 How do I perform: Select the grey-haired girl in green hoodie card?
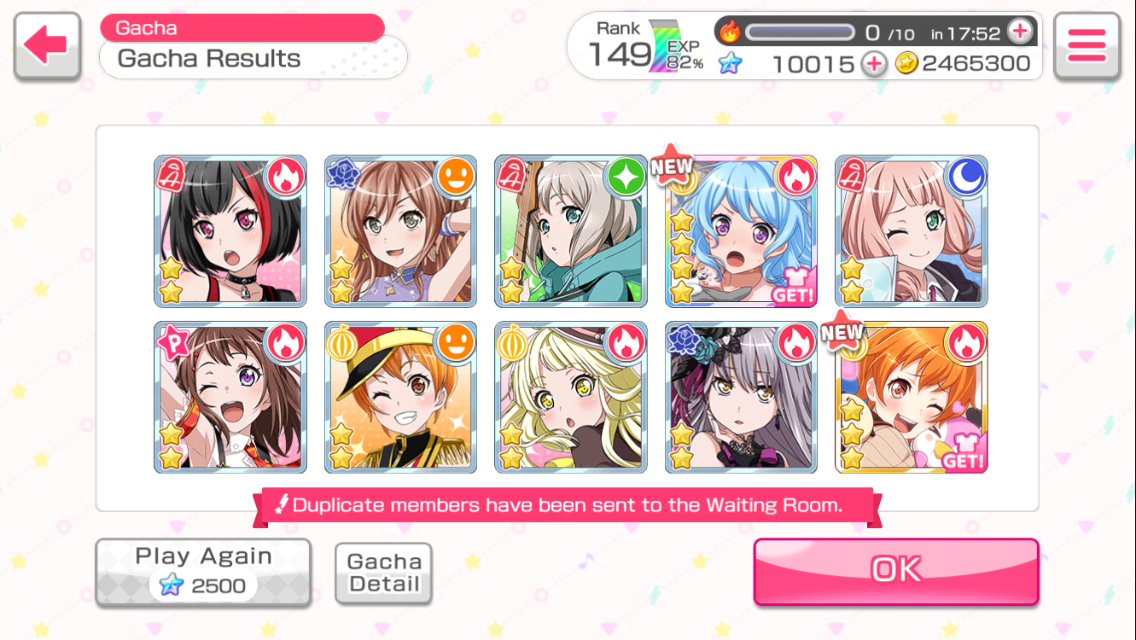(x=571, y=231)
